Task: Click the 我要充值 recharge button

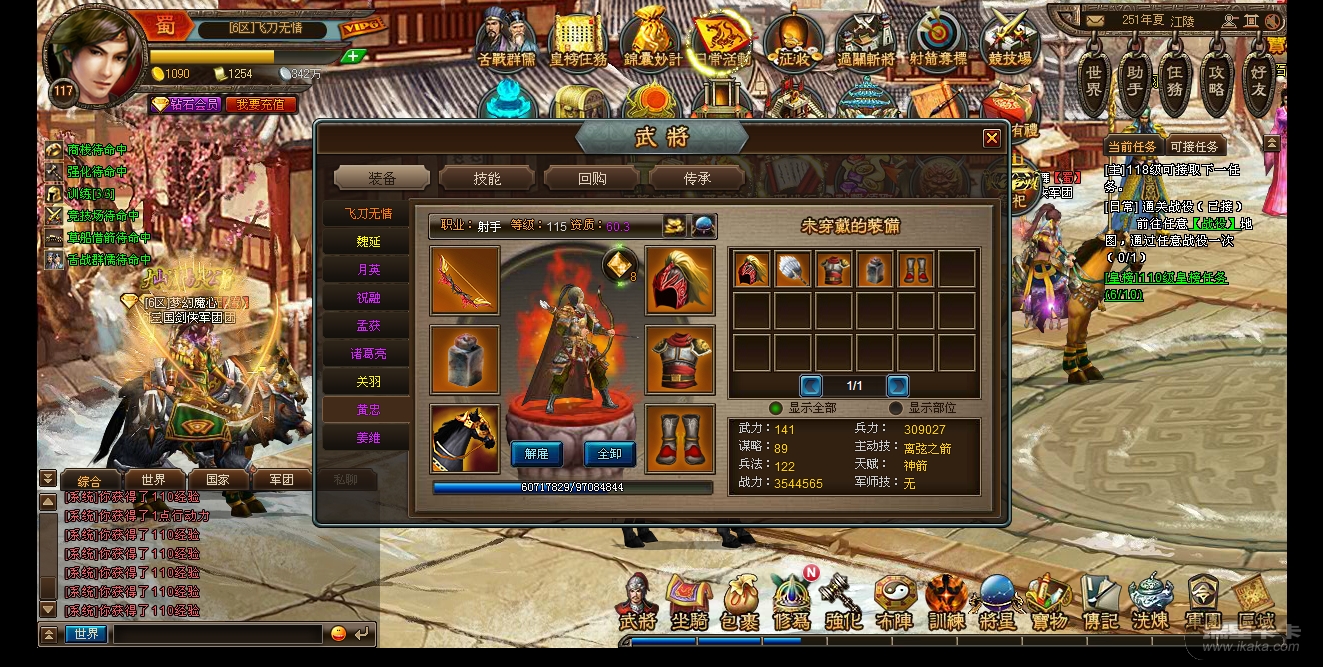Action: coord(260,104)
